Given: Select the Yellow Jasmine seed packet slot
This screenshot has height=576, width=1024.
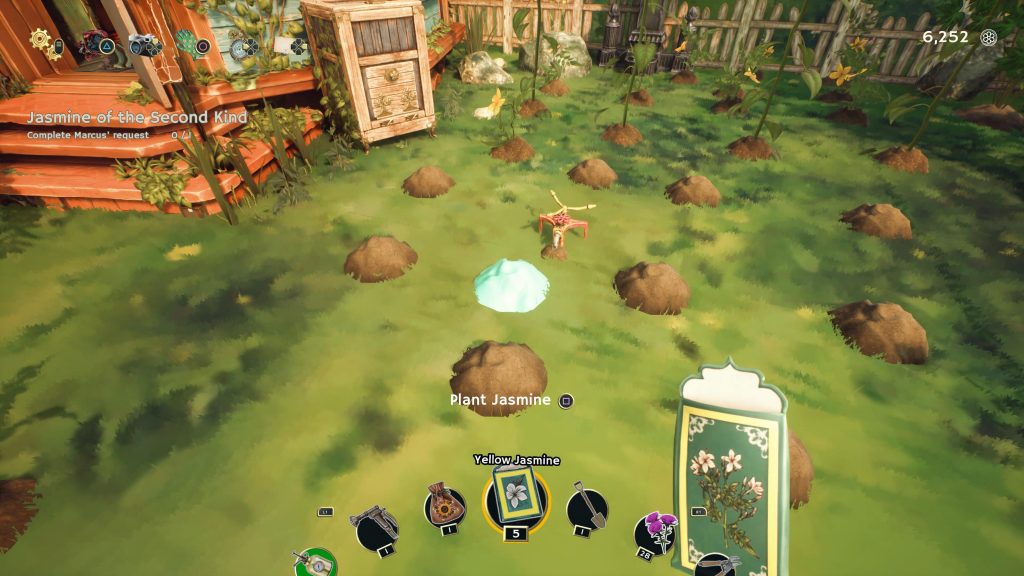Looking at the screenshot, I should [516, 494].
